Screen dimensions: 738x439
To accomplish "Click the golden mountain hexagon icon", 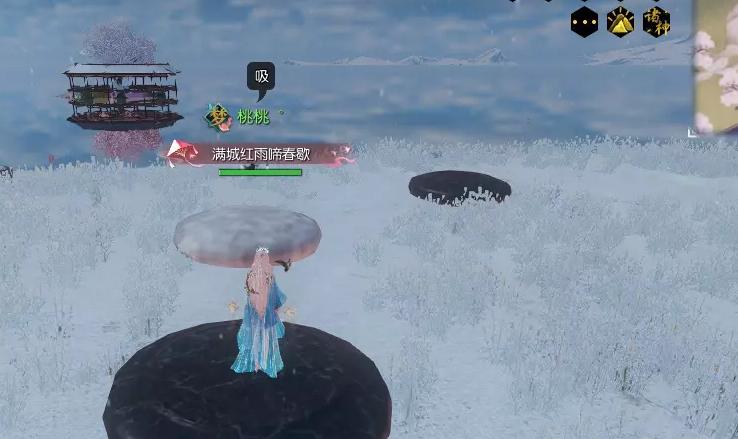I will [620, 22].
